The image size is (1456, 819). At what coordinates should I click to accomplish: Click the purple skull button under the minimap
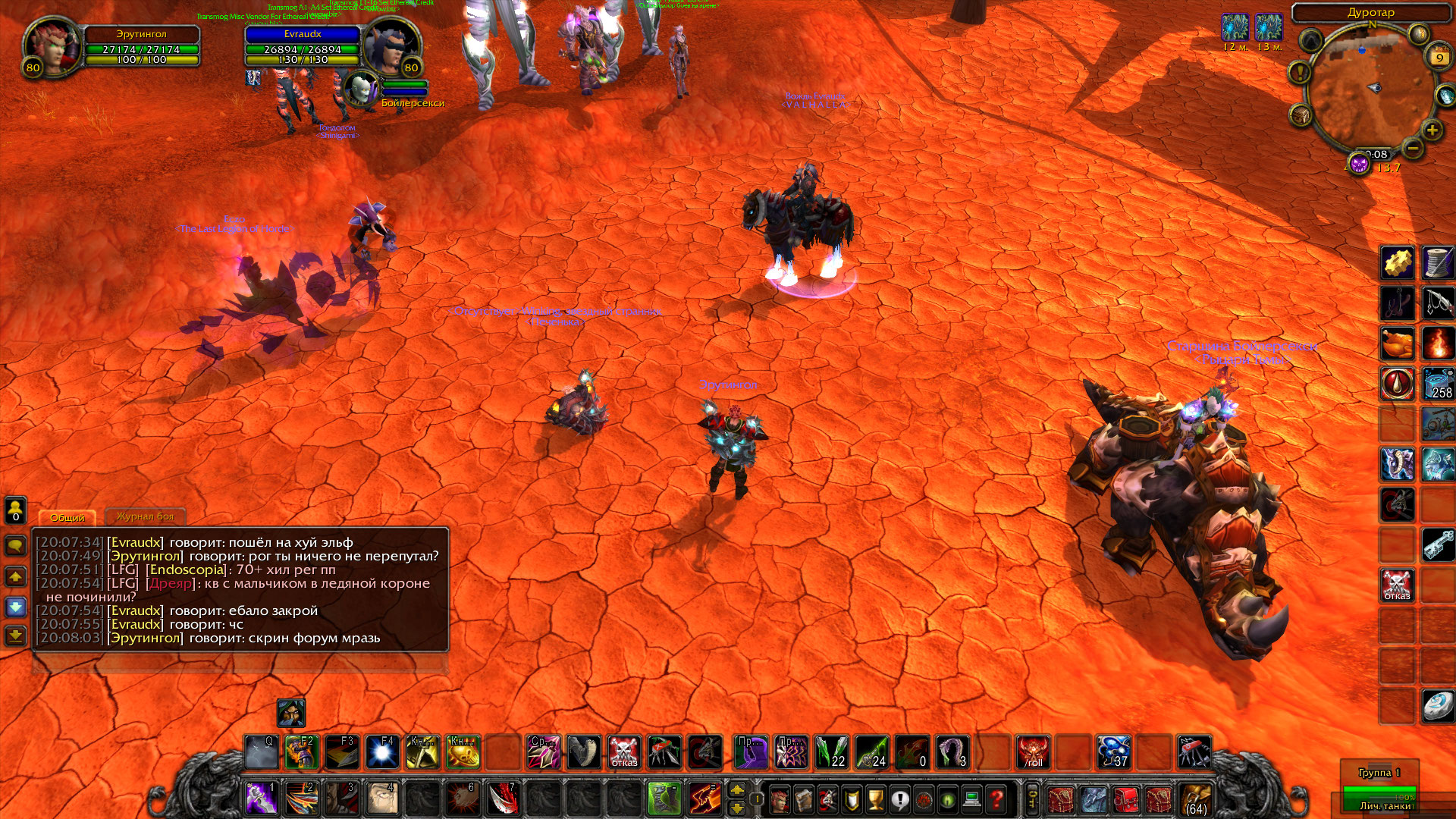[1358, 163]
